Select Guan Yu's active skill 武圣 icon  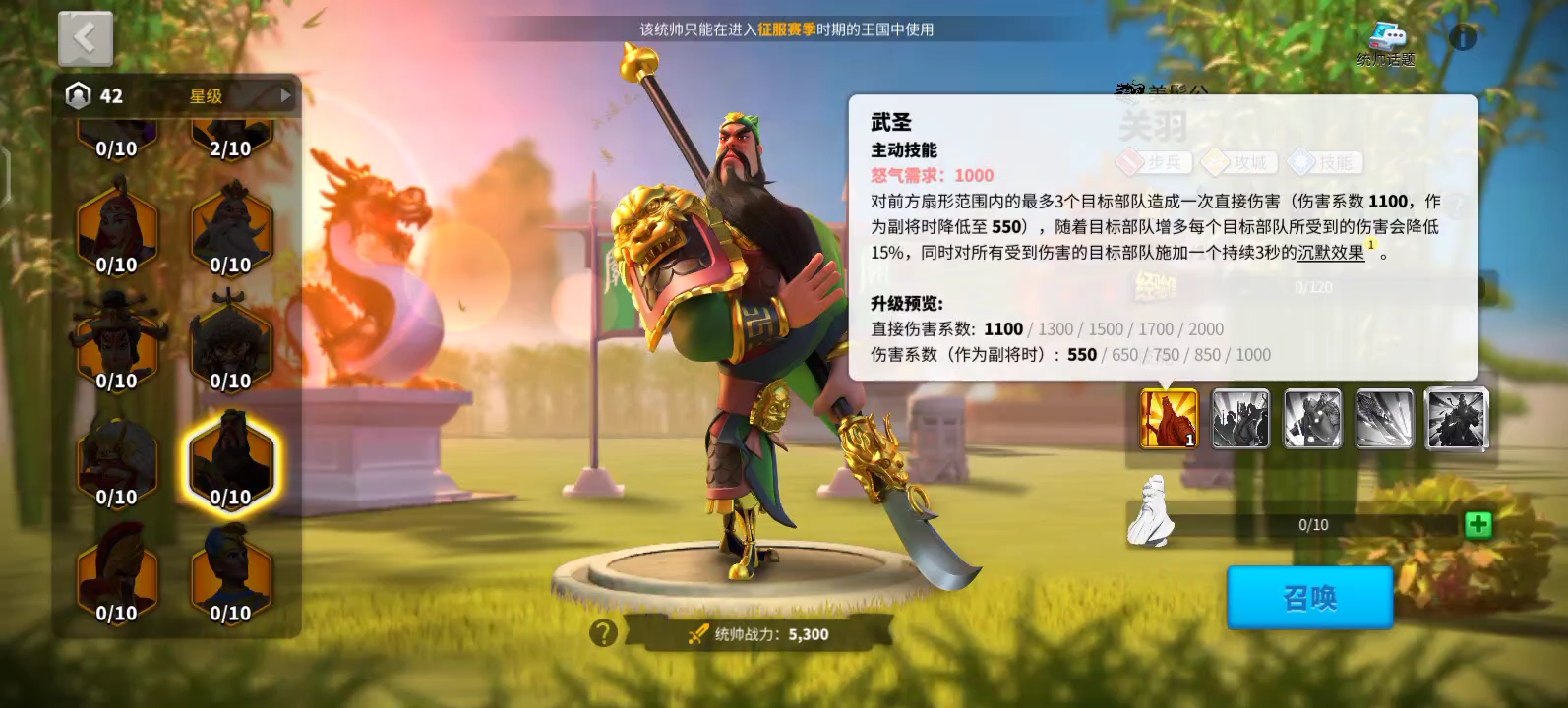coord(1167,419)
